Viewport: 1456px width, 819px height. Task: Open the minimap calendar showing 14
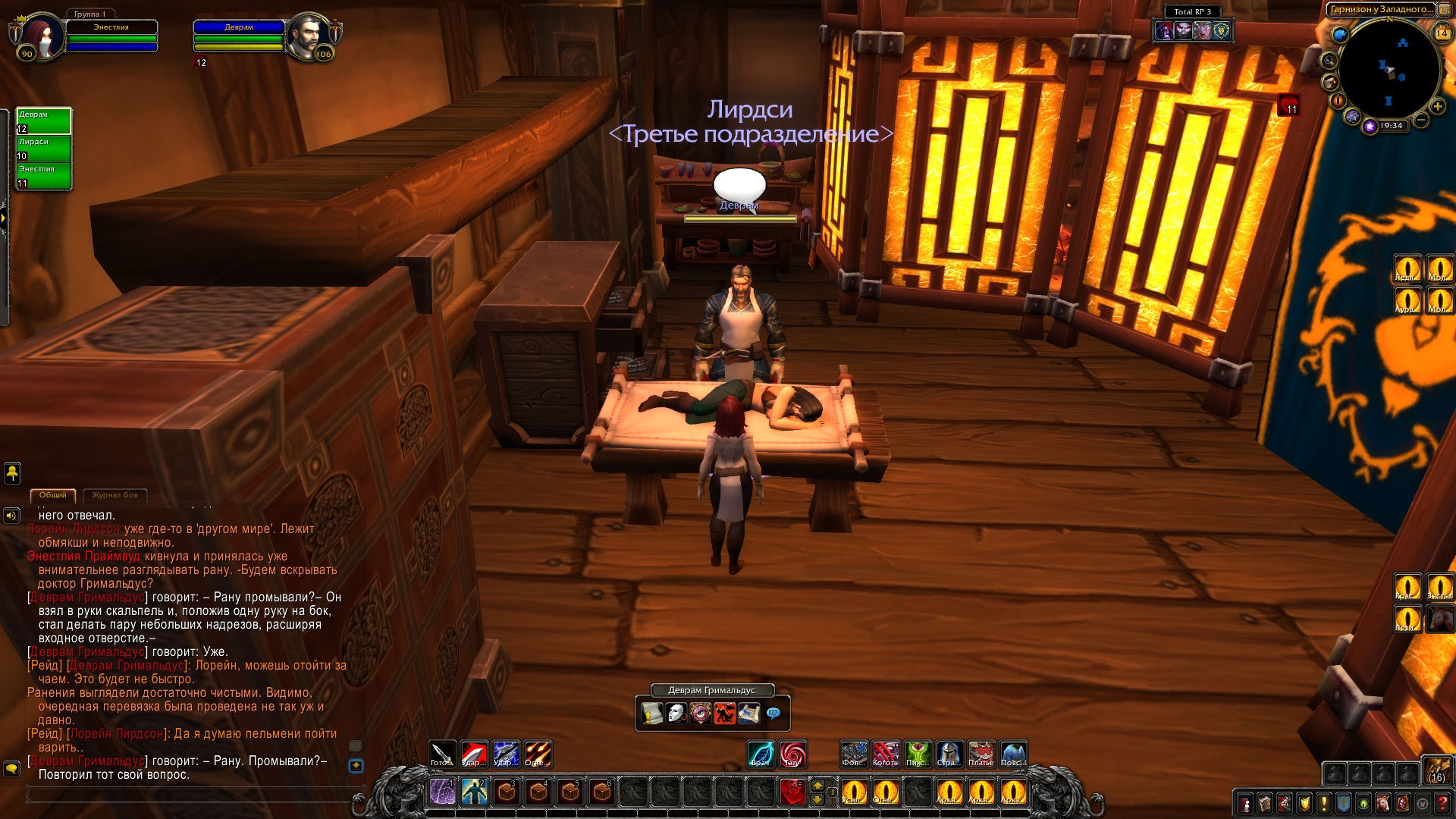pyautogui.click(x=1442, y=33)
